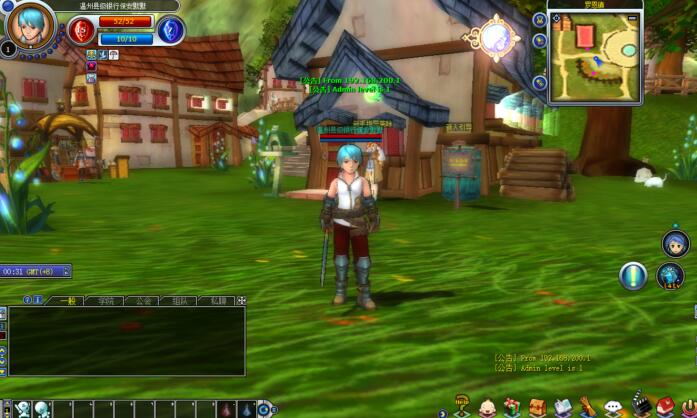Click the white speech bubble menu icon
This screenshot has height=418, width=697.
[x=613, y=407]
